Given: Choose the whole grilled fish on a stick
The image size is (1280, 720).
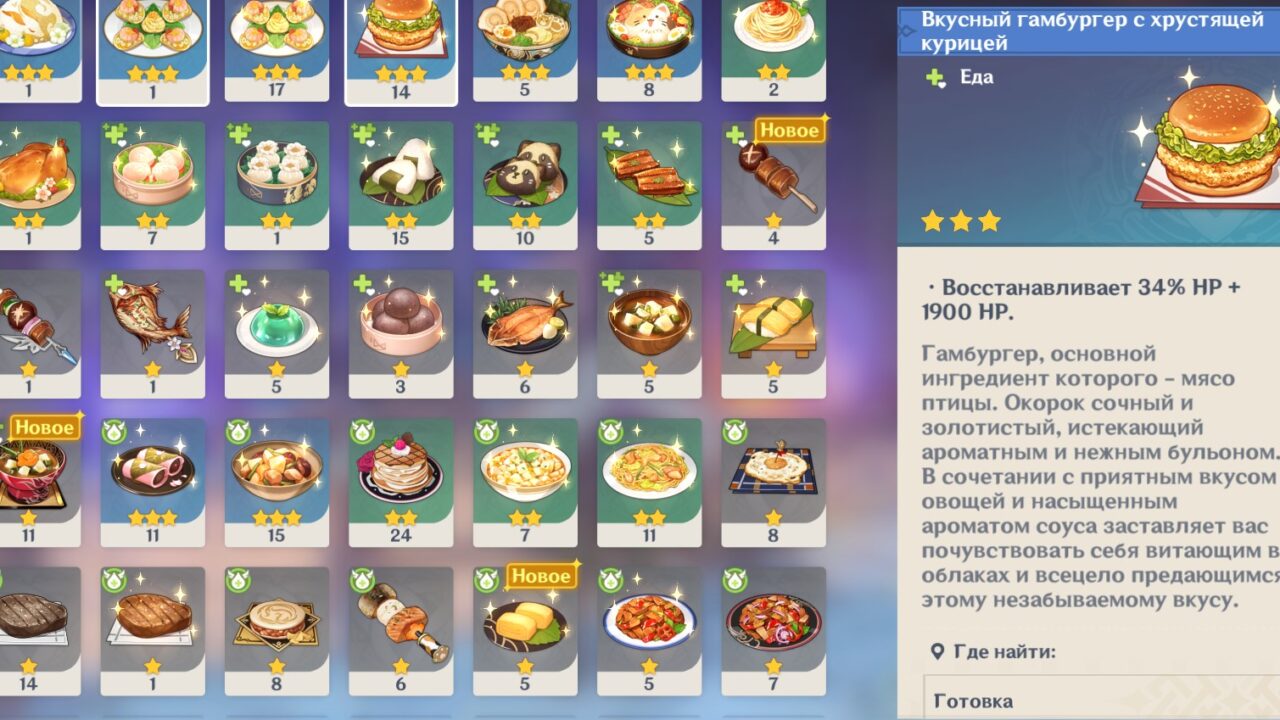Looking at the screenshot, I should click(x=153, y=326).
